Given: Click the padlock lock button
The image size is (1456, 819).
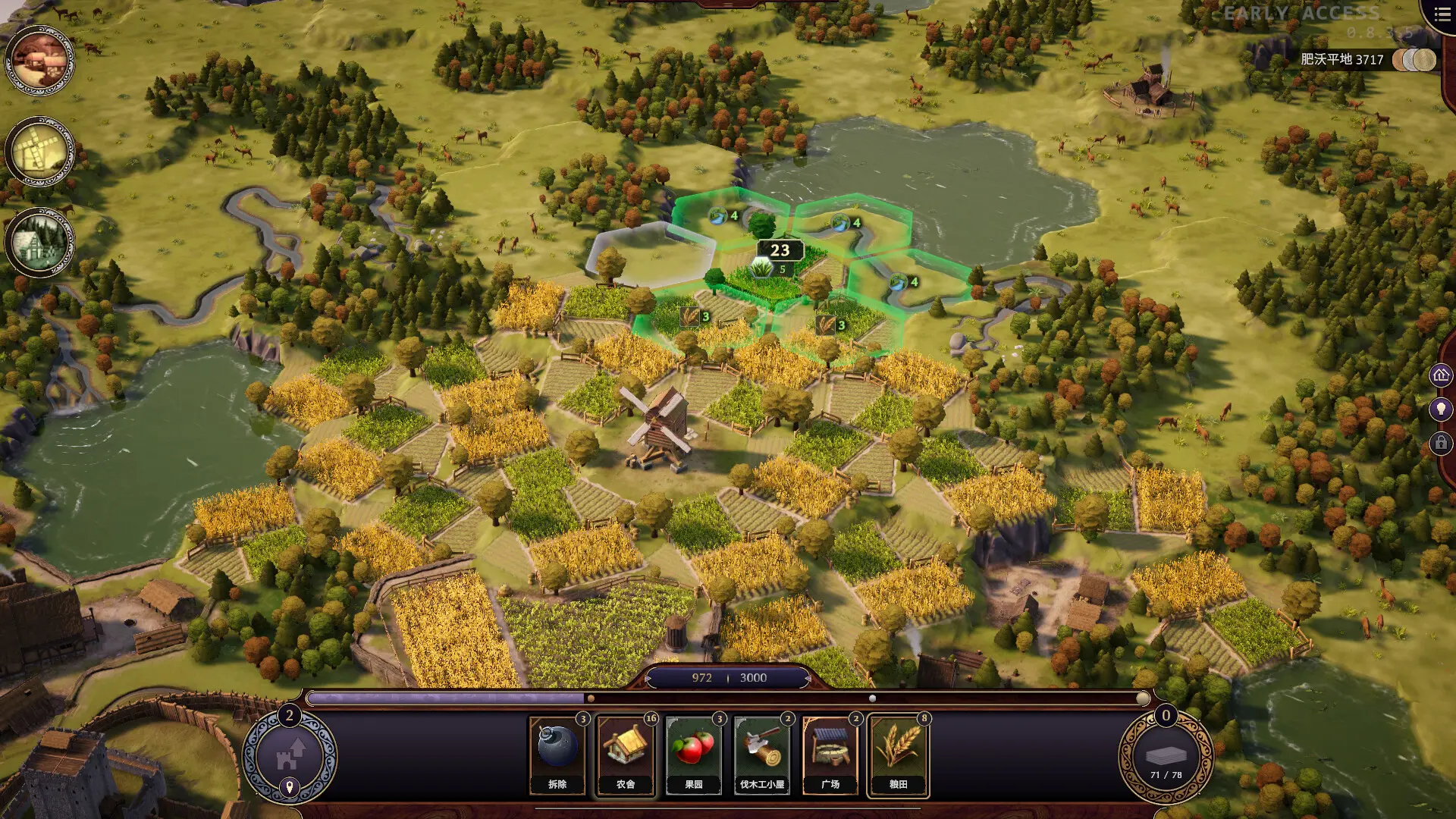Looking at the screenshot, I should coord(1441,443).
